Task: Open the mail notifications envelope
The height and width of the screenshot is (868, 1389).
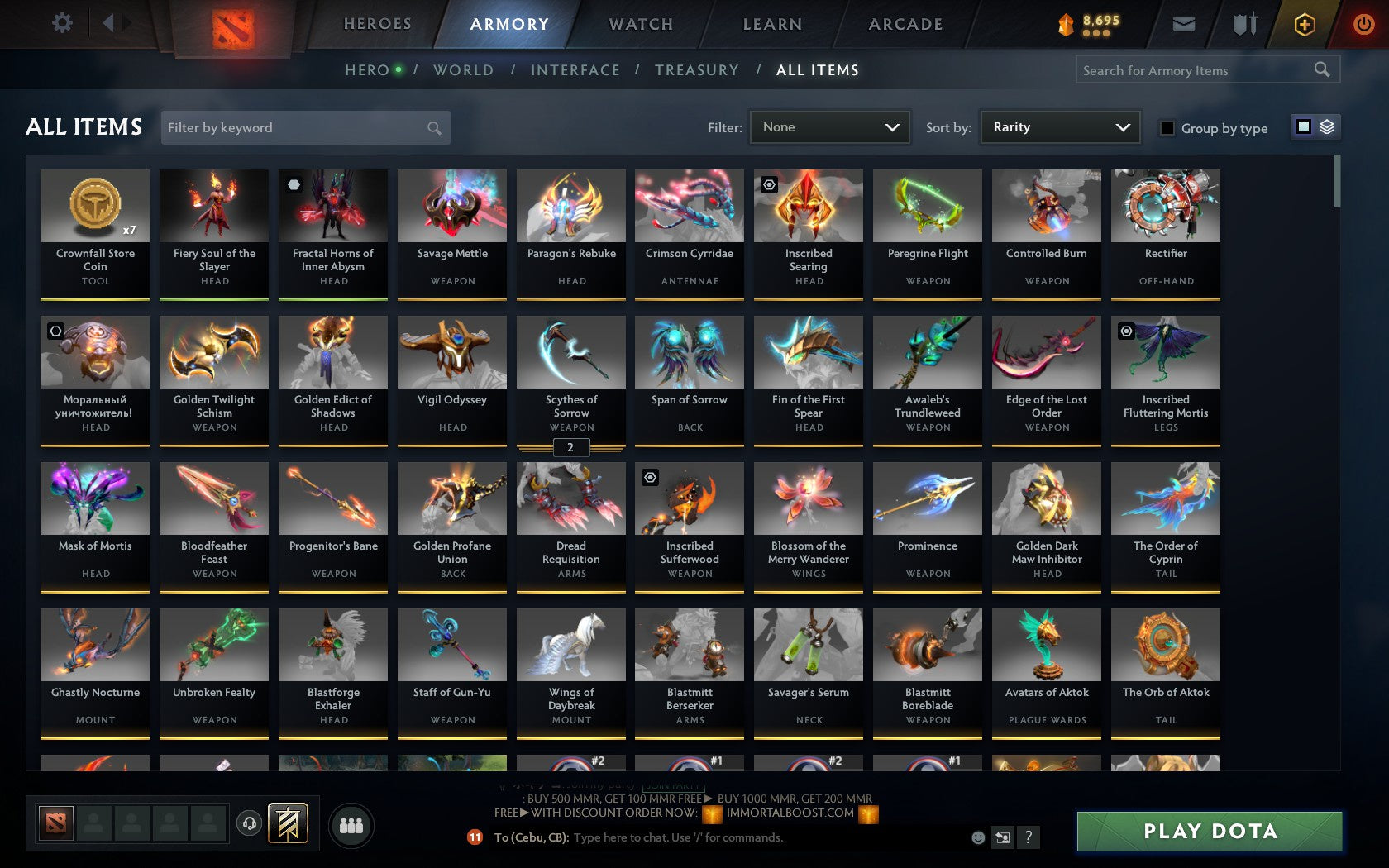Action: [1184, 24]
